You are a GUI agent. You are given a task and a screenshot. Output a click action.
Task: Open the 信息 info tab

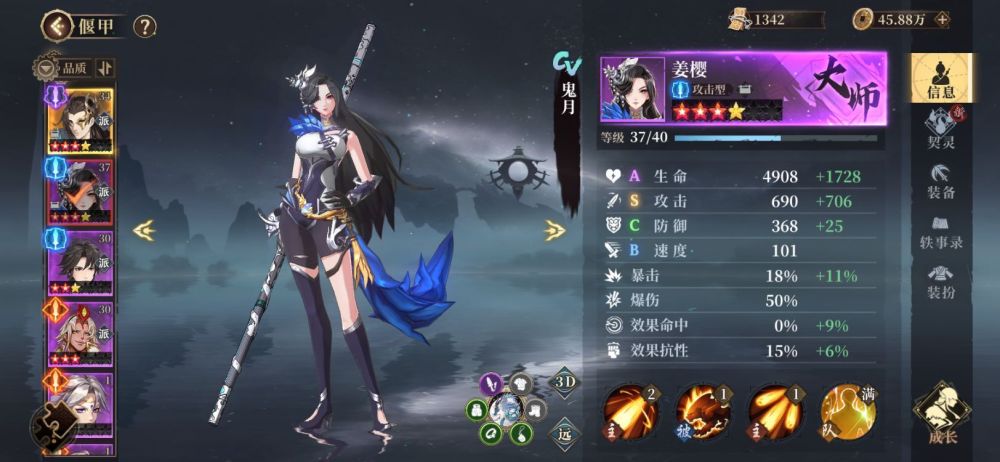coord(940,77)
